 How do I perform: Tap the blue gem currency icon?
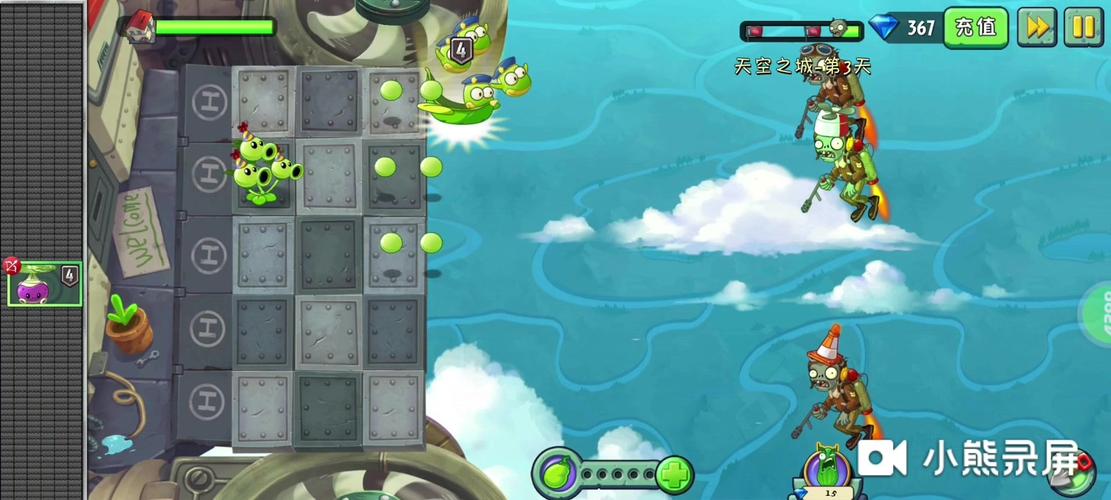[883, 27]
